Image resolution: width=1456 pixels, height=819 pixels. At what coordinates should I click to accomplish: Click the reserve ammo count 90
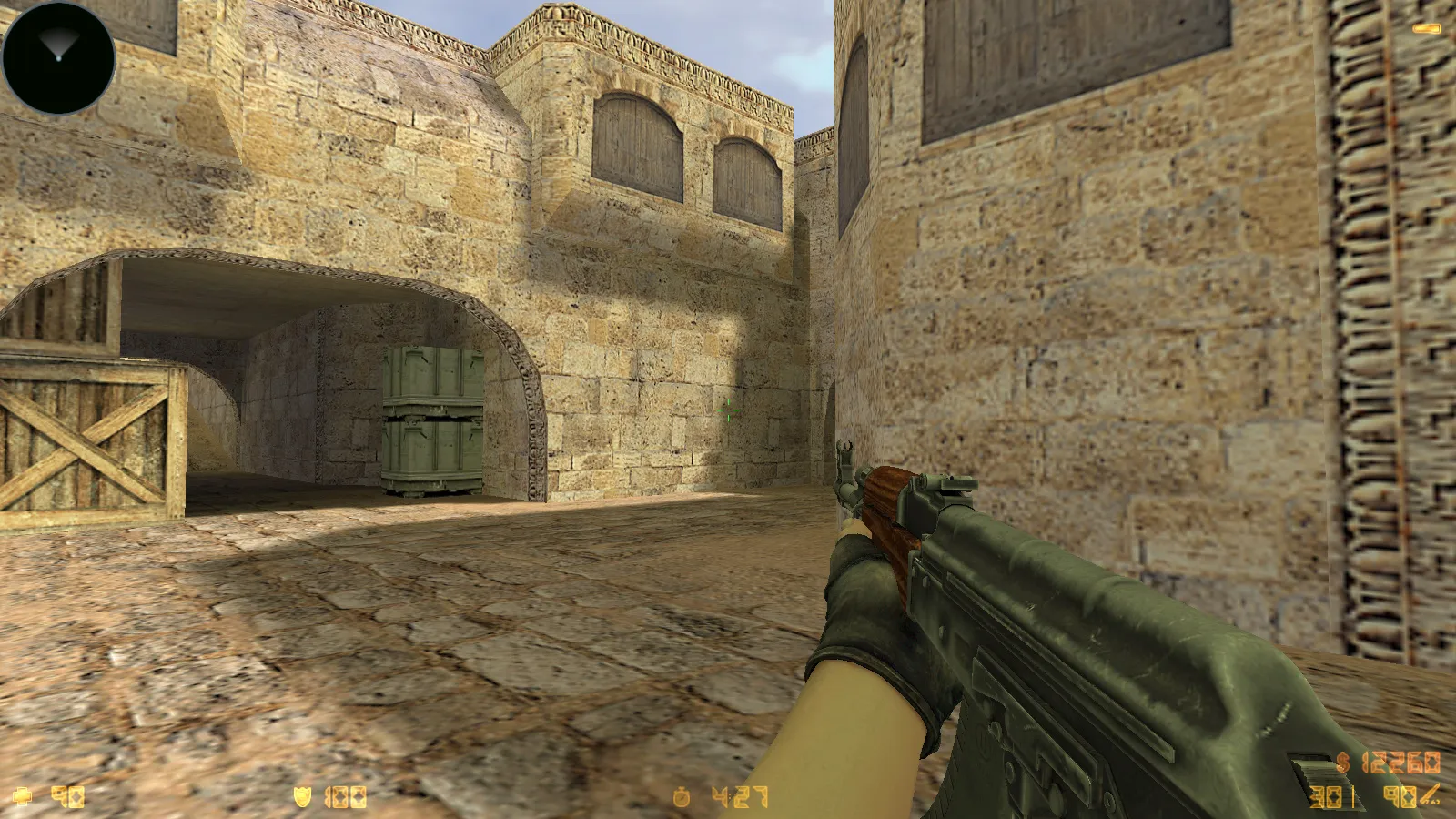click(1399, 797)
